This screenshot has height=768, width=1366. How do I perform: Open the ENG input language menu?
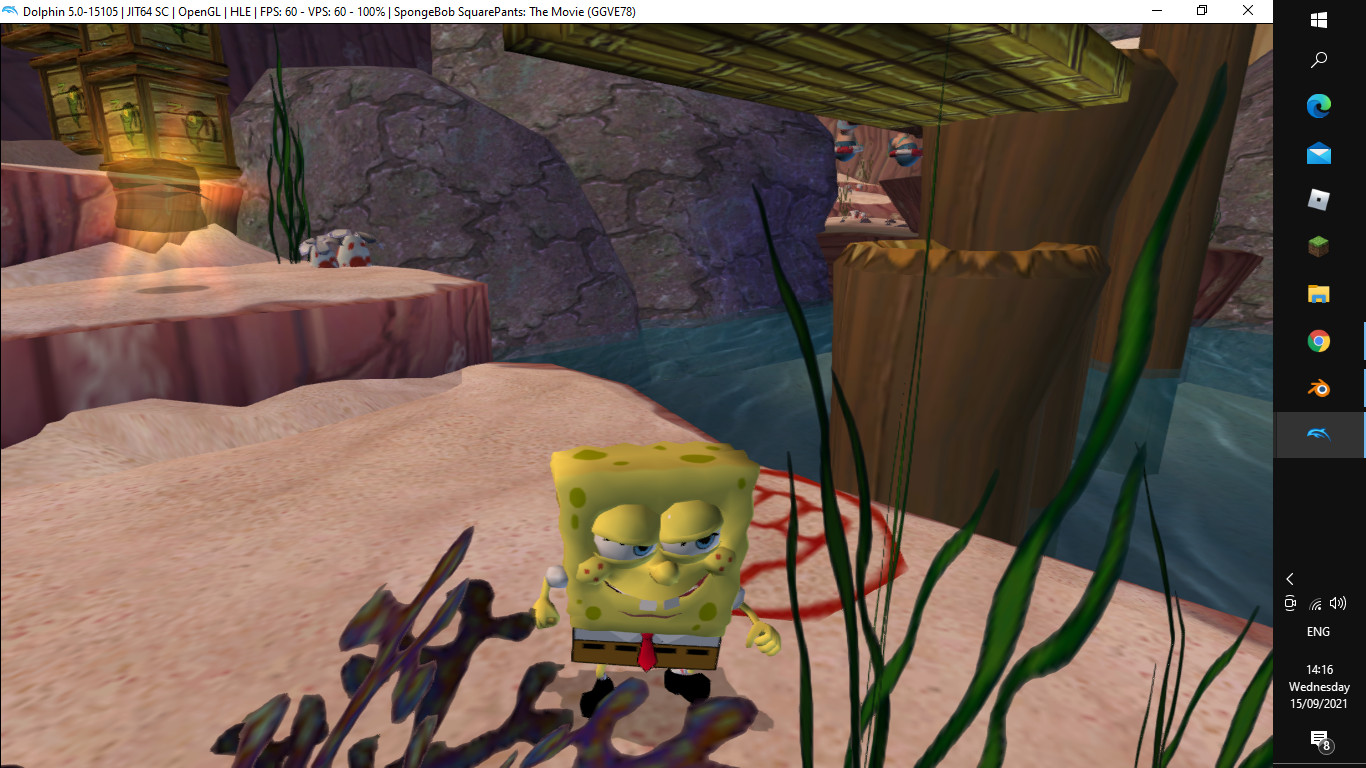click(x=1318, y=631)
